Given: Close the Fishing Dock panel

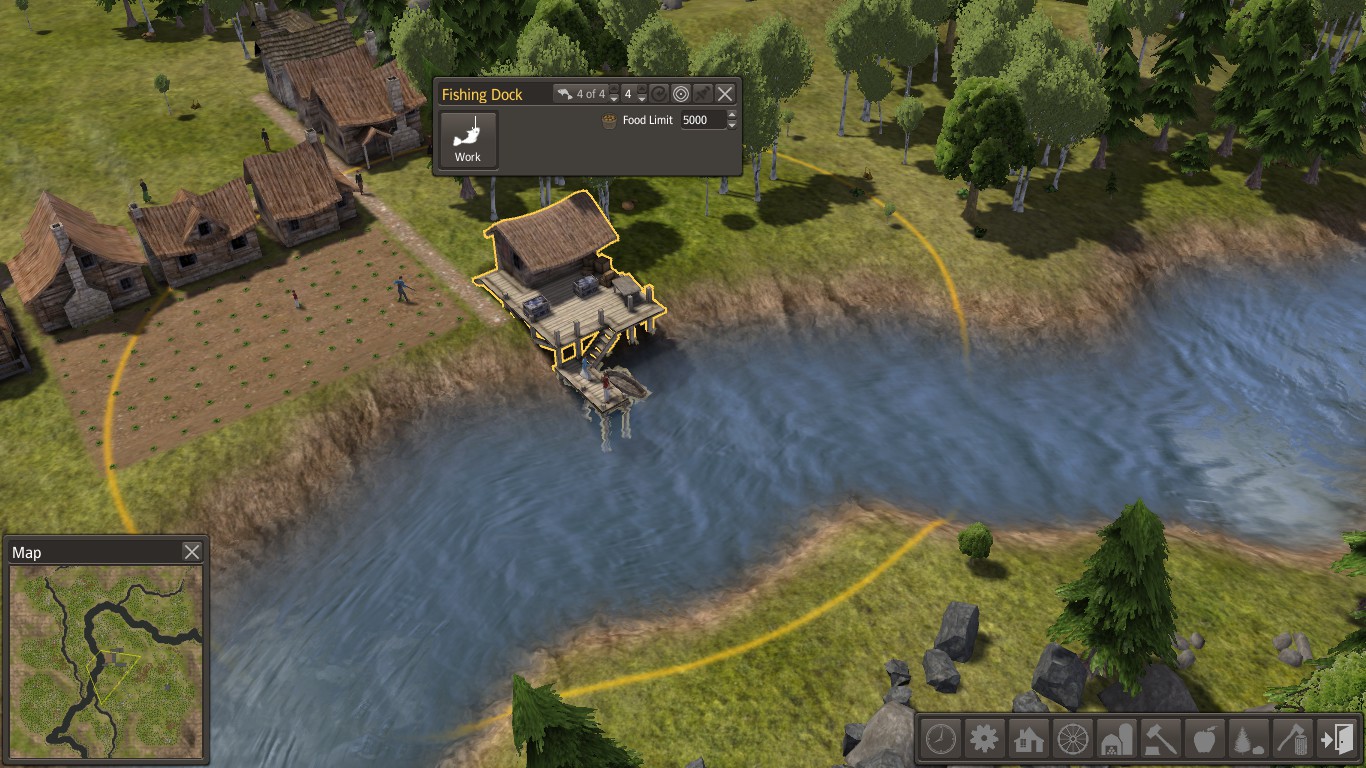Looking at the screenshot, I should coord(725,94).
